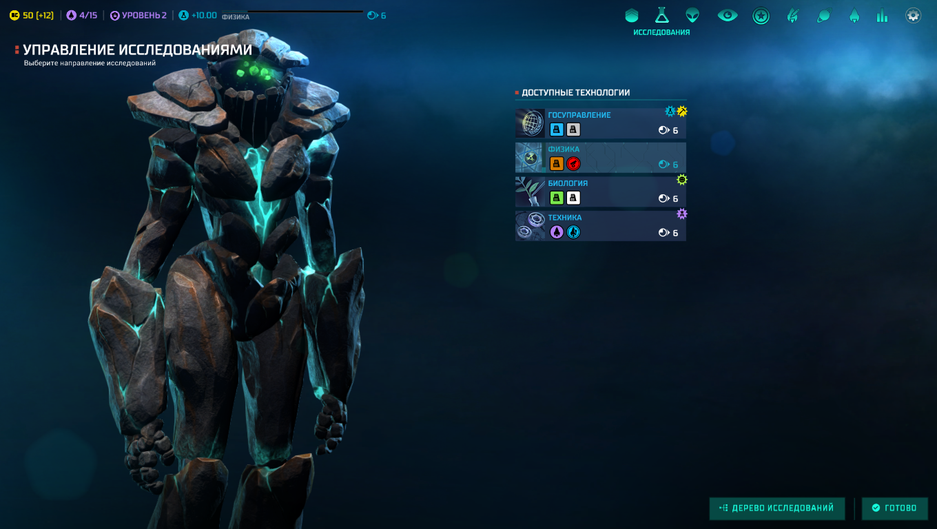The image size is (937, 529).
Task: Click the green building icon under Биология
Action: point(557,198)
